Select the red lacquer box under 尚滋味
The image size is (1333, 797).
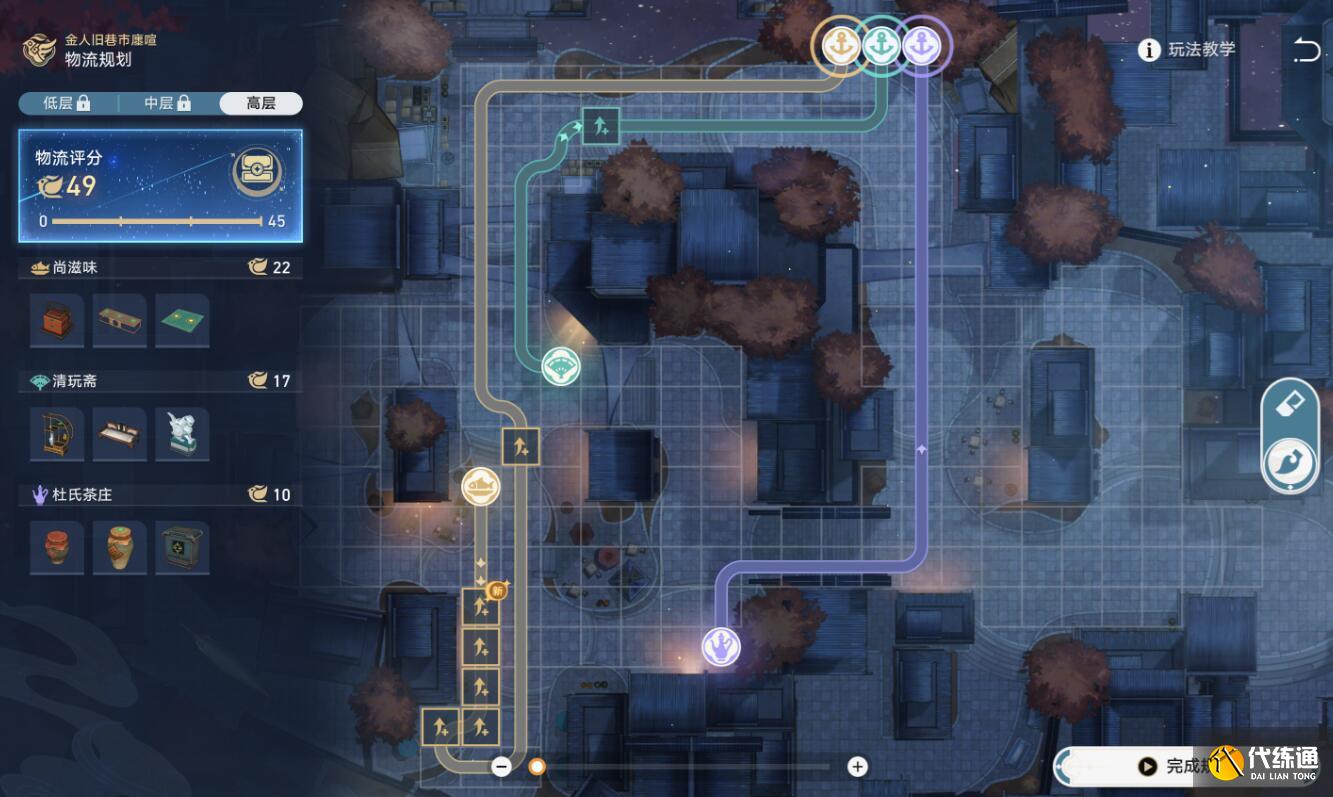click(57, 321)
